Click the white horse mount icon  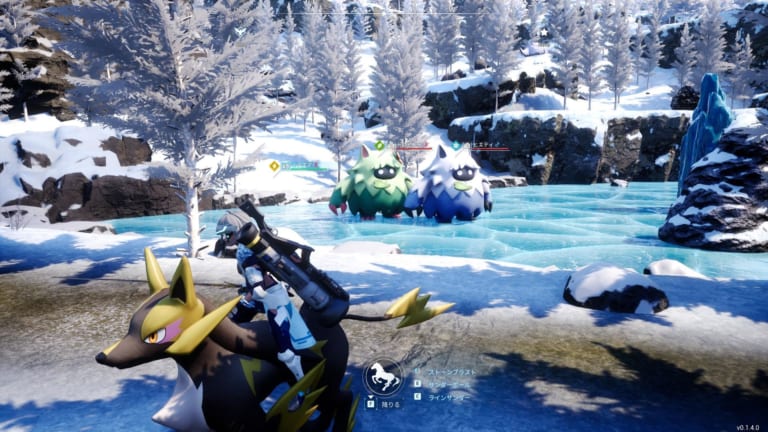point(383,377)
